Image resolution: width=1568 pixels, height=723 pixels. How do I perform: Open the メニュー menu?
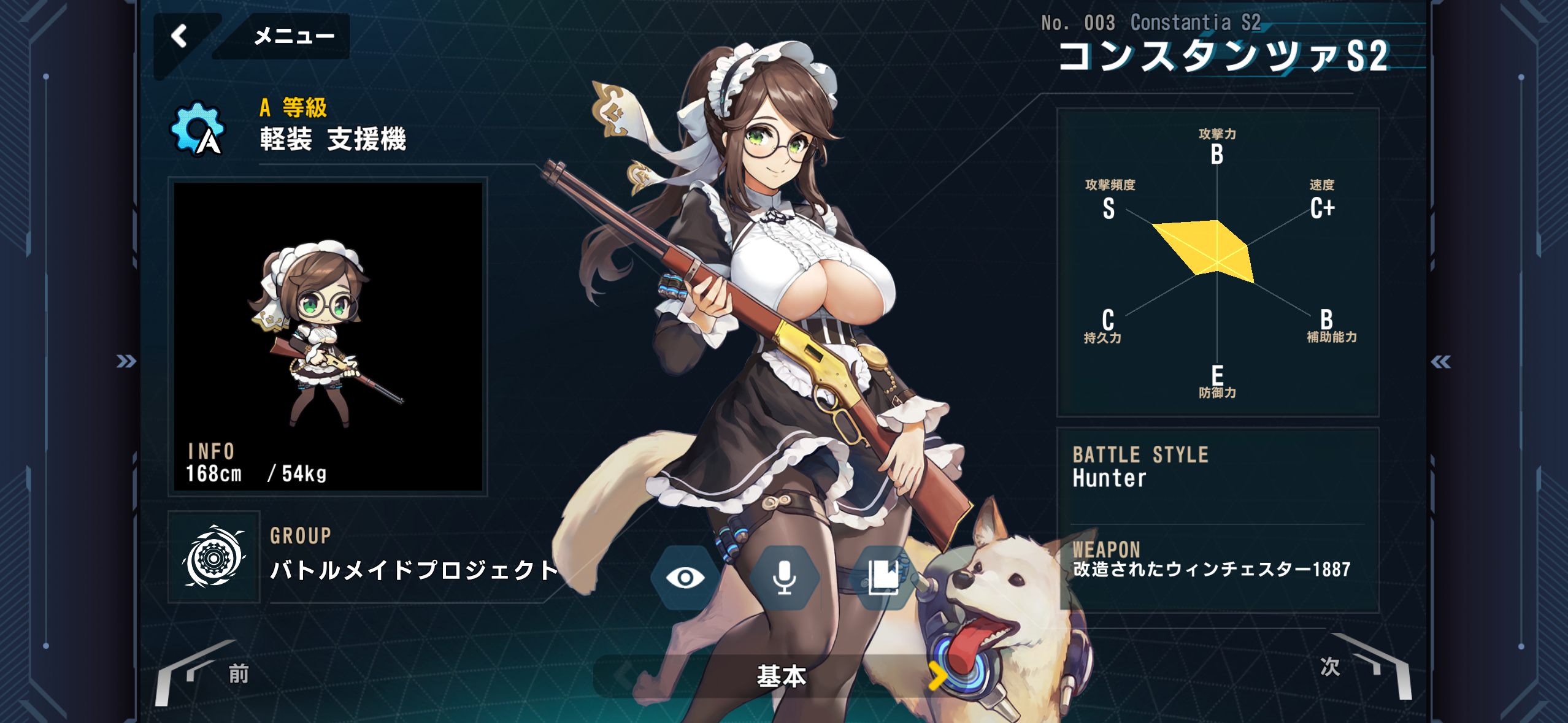point(293,36)
